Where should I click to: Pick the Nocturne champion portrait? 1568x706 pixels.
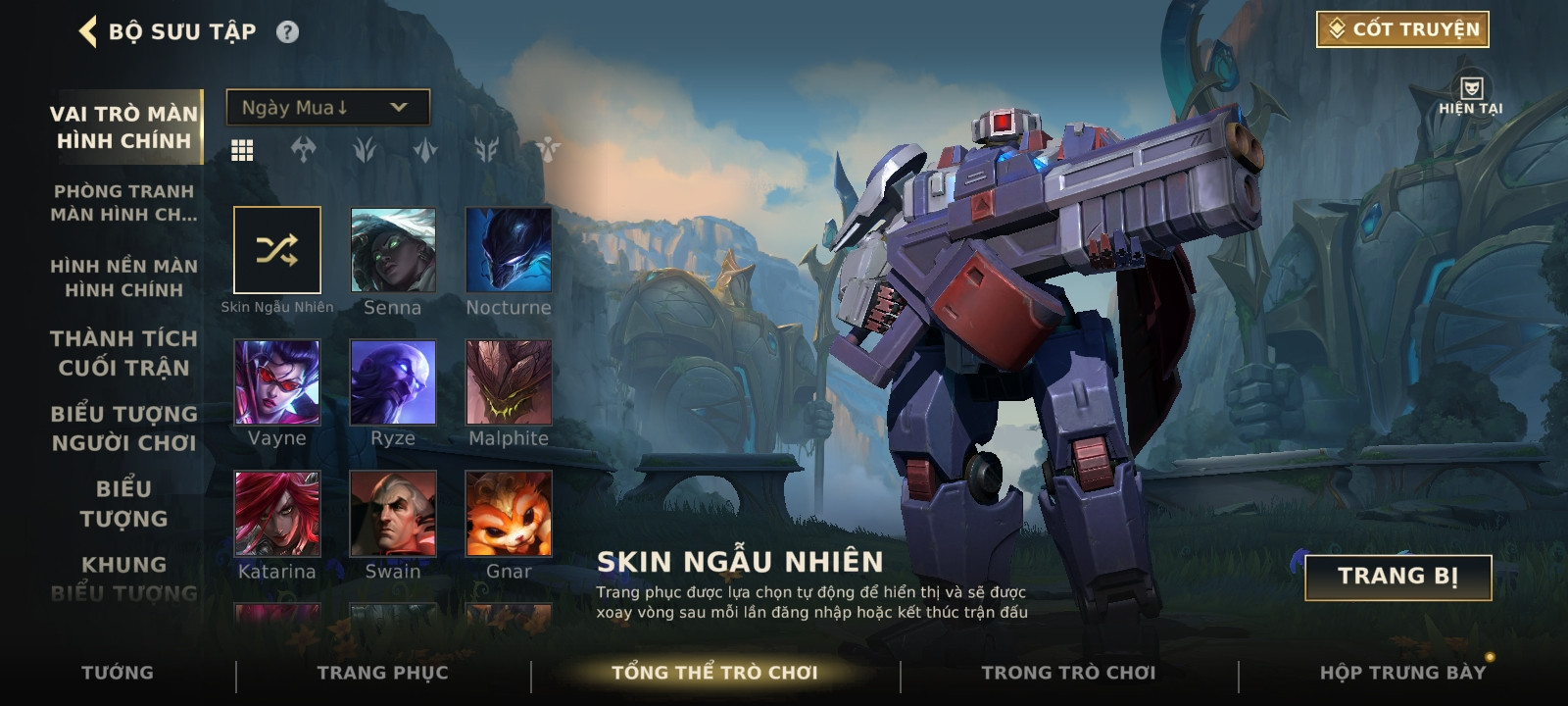(509, 250)
